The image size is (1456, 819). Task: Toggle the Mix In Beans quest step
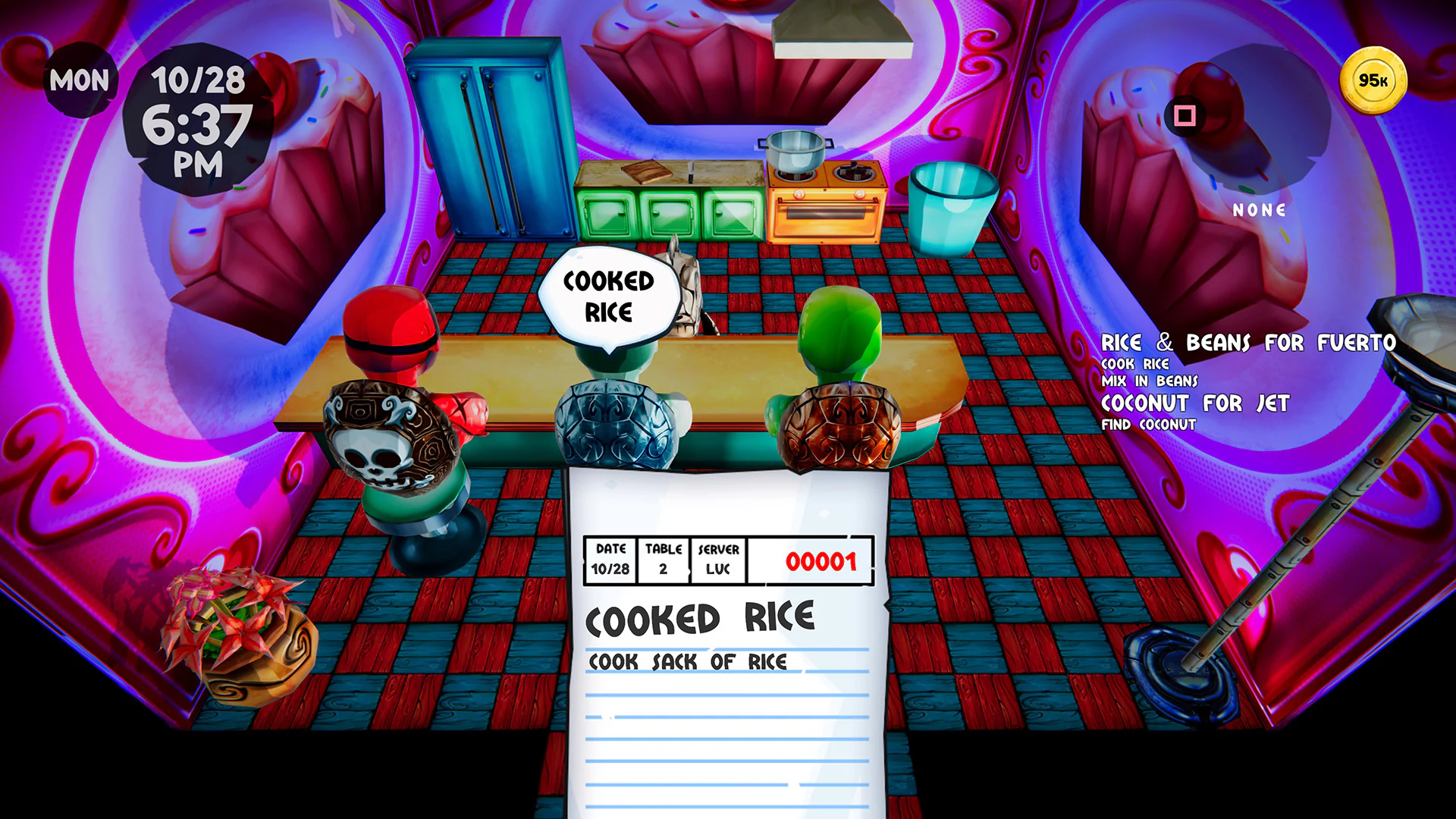point(1149,381)
